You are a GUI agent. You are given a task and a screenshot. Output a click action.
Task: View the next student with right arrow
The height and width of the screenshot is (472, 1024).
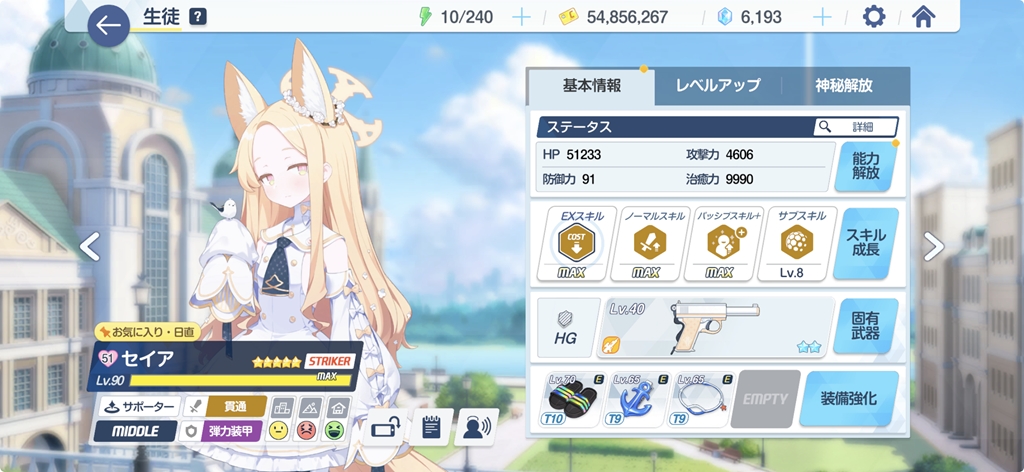pyautogui.click(x=933, y=246)
